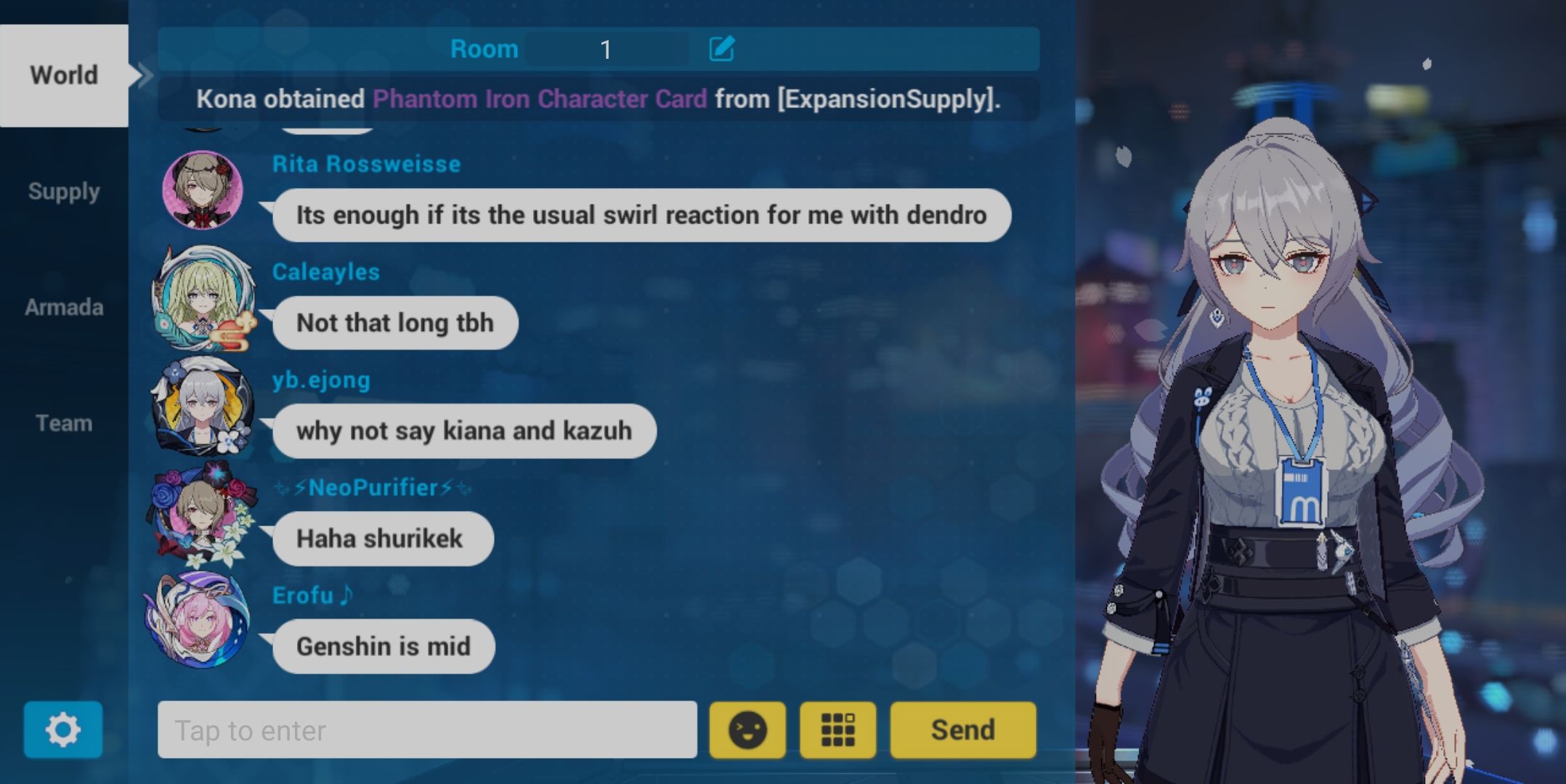
Task: Open the sticker grid icon
Action: pos(837,730)
